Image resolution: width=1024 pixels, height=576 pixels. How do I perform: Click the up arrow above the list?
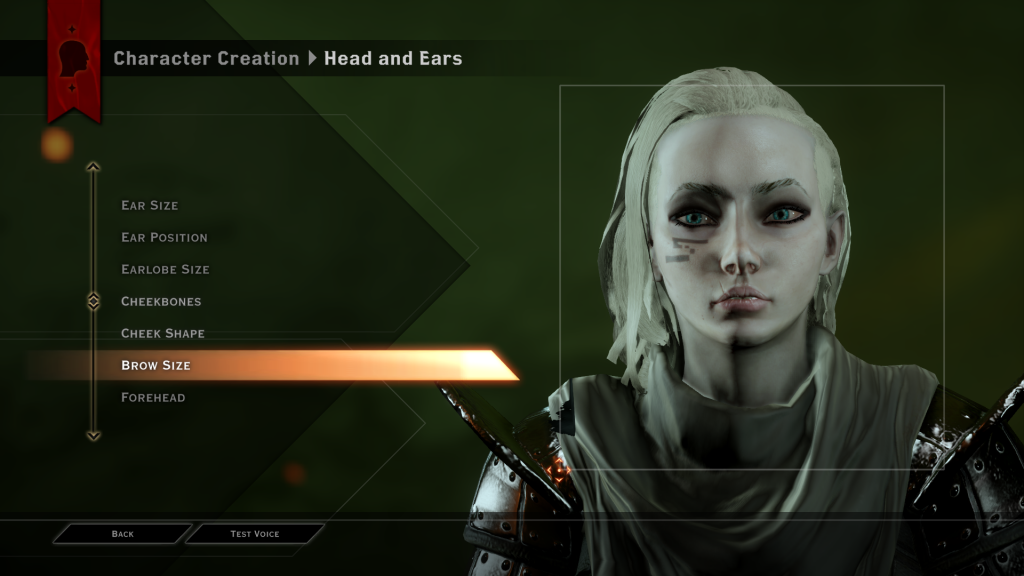point(93,167)
